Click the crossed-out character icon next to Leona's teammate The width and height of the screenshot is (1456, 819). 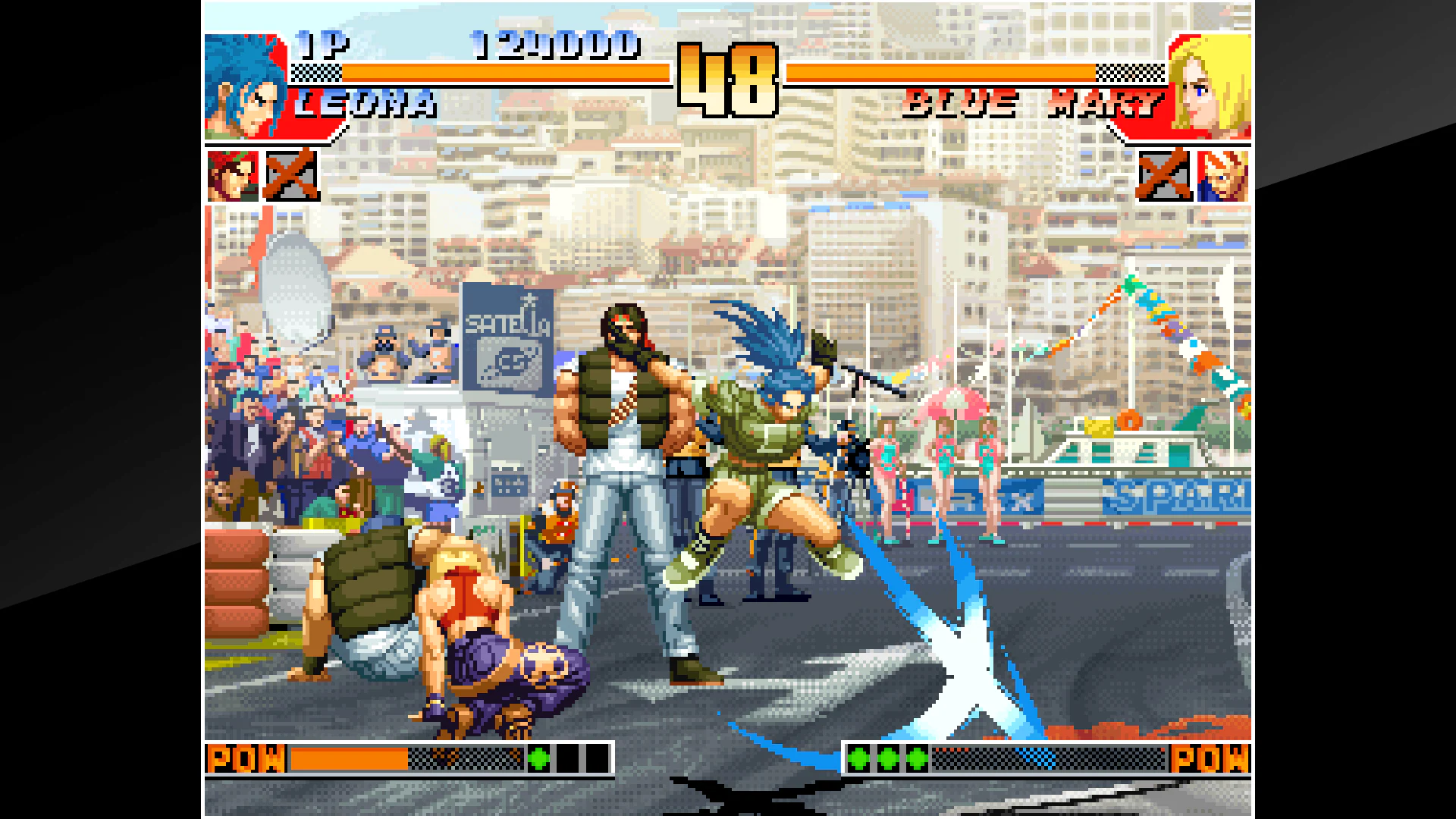coord(290,177)
